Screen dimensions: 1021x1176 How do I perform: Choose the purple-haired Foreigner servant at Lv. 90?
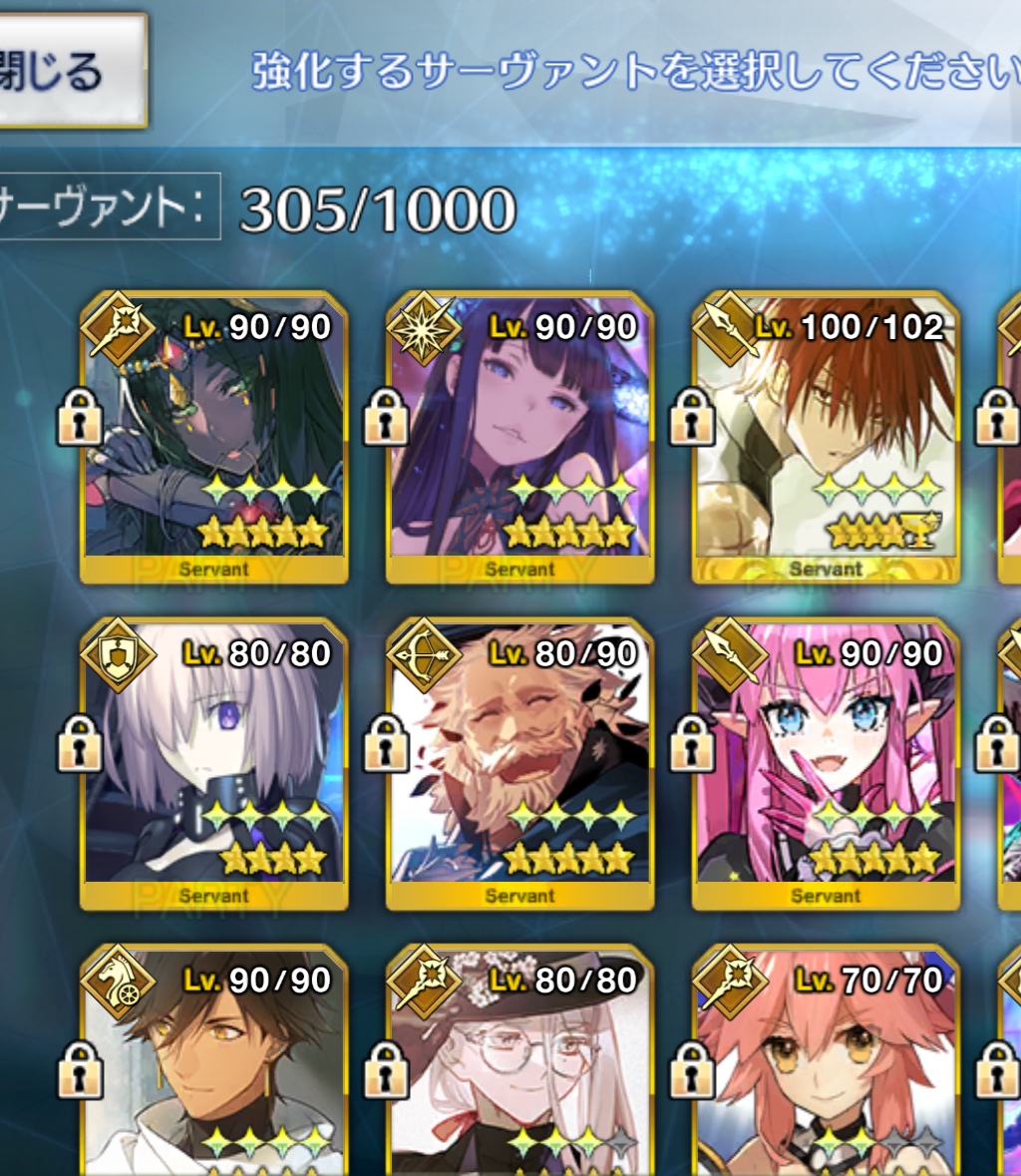pos(518,439)
